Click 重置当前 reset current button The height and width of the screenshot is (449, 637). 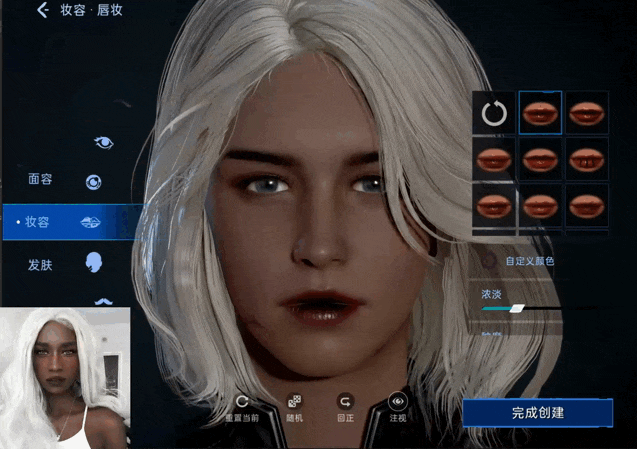[242, 406]
